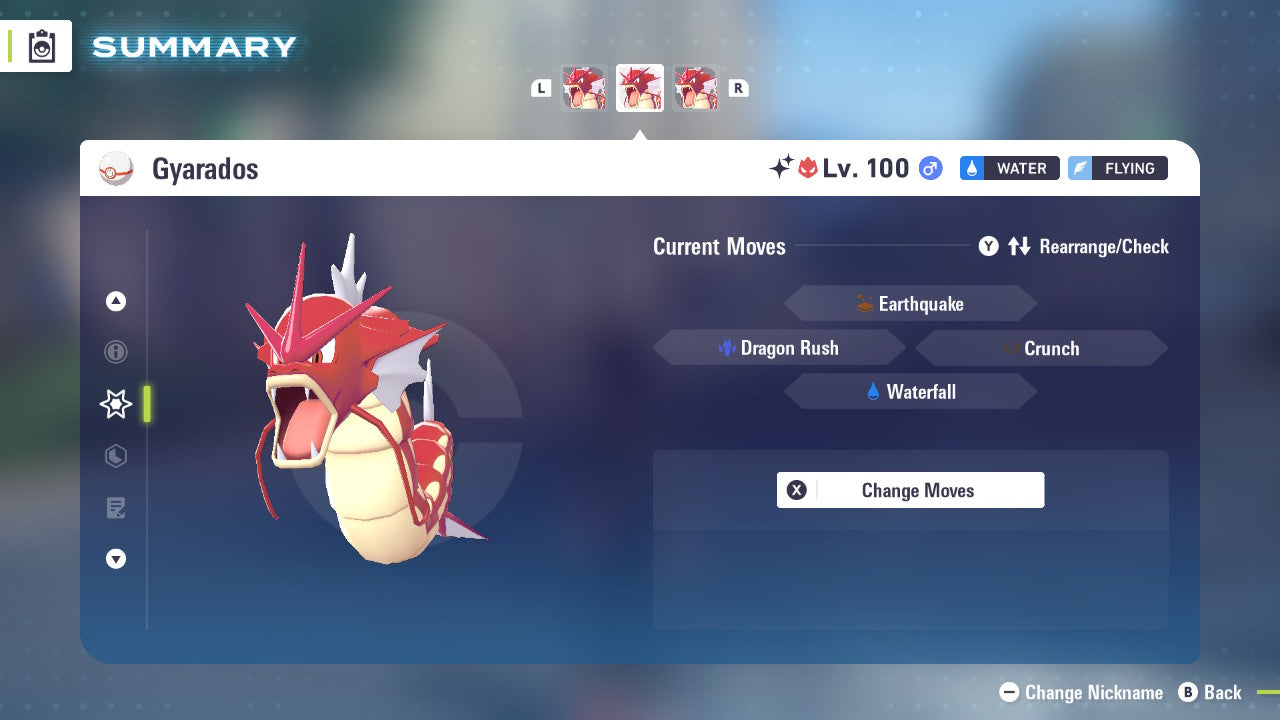Click the water droplet icon on Waterfall
This screenshot has width=1280, height=720.
point(872,391)
